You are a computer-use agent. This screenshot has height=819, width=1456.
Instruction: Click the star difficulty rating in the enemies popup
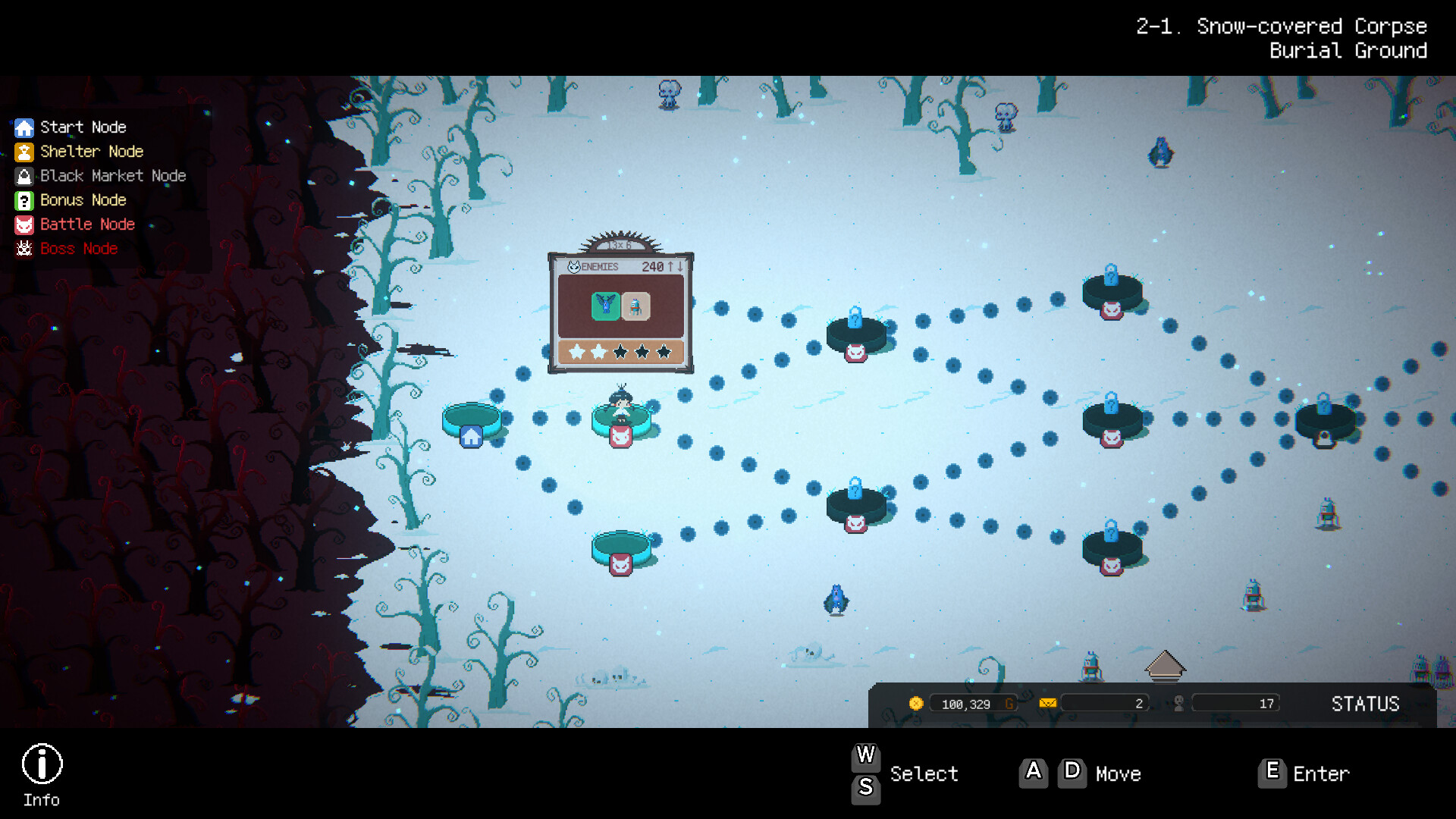point(620,352)
